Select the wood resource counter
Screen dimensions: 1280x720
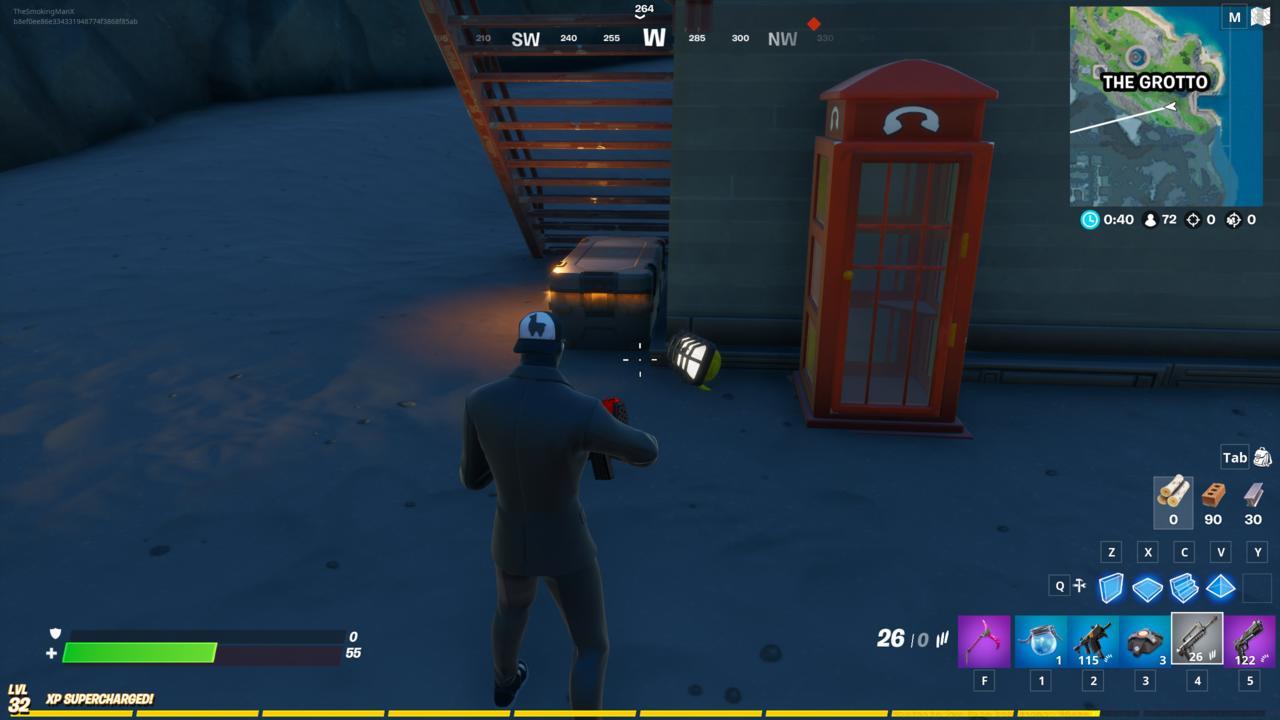coord(1171,500)
